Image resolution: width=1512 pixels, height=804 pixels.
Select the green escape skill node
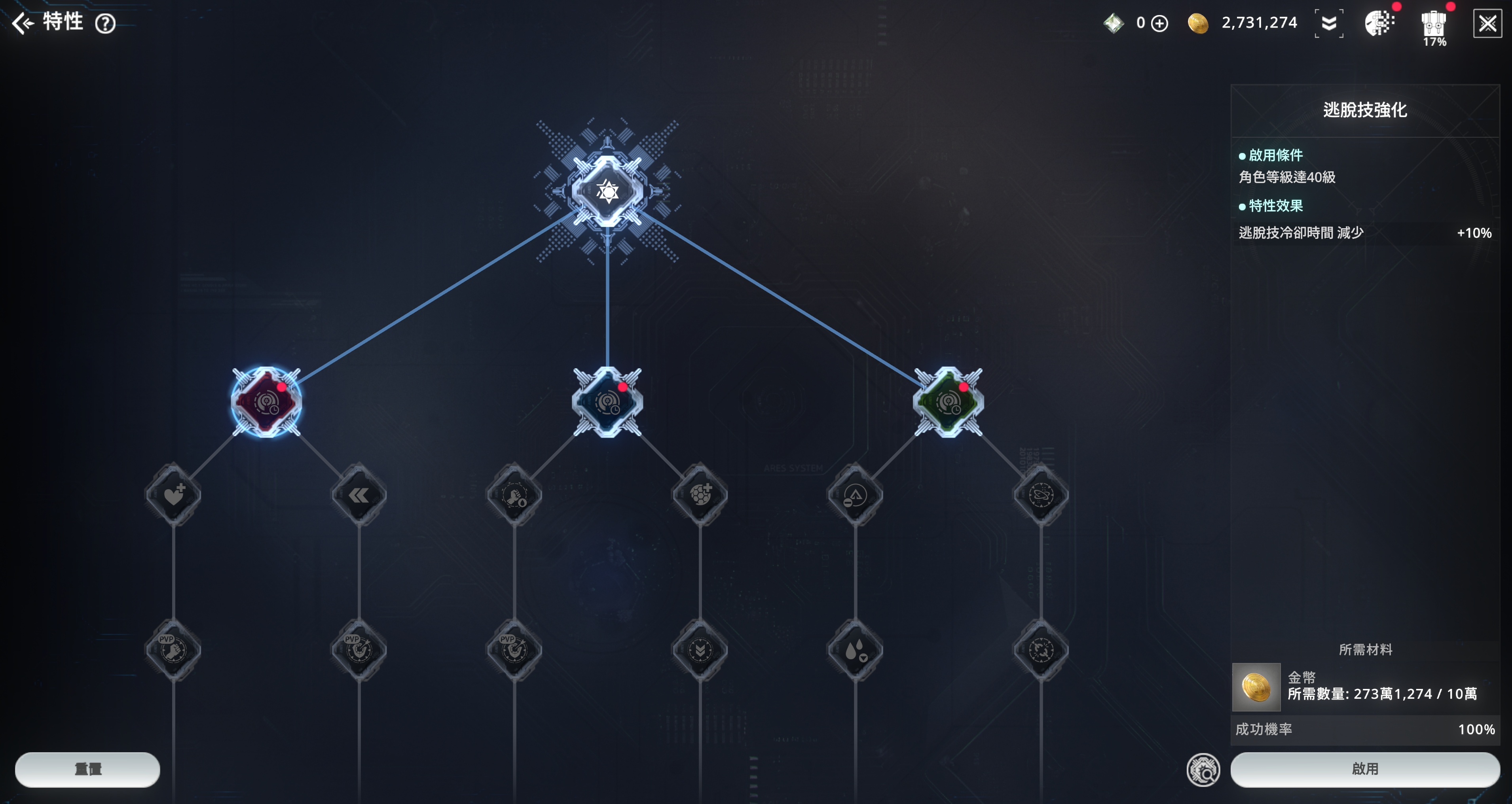(x=948, y=402)
